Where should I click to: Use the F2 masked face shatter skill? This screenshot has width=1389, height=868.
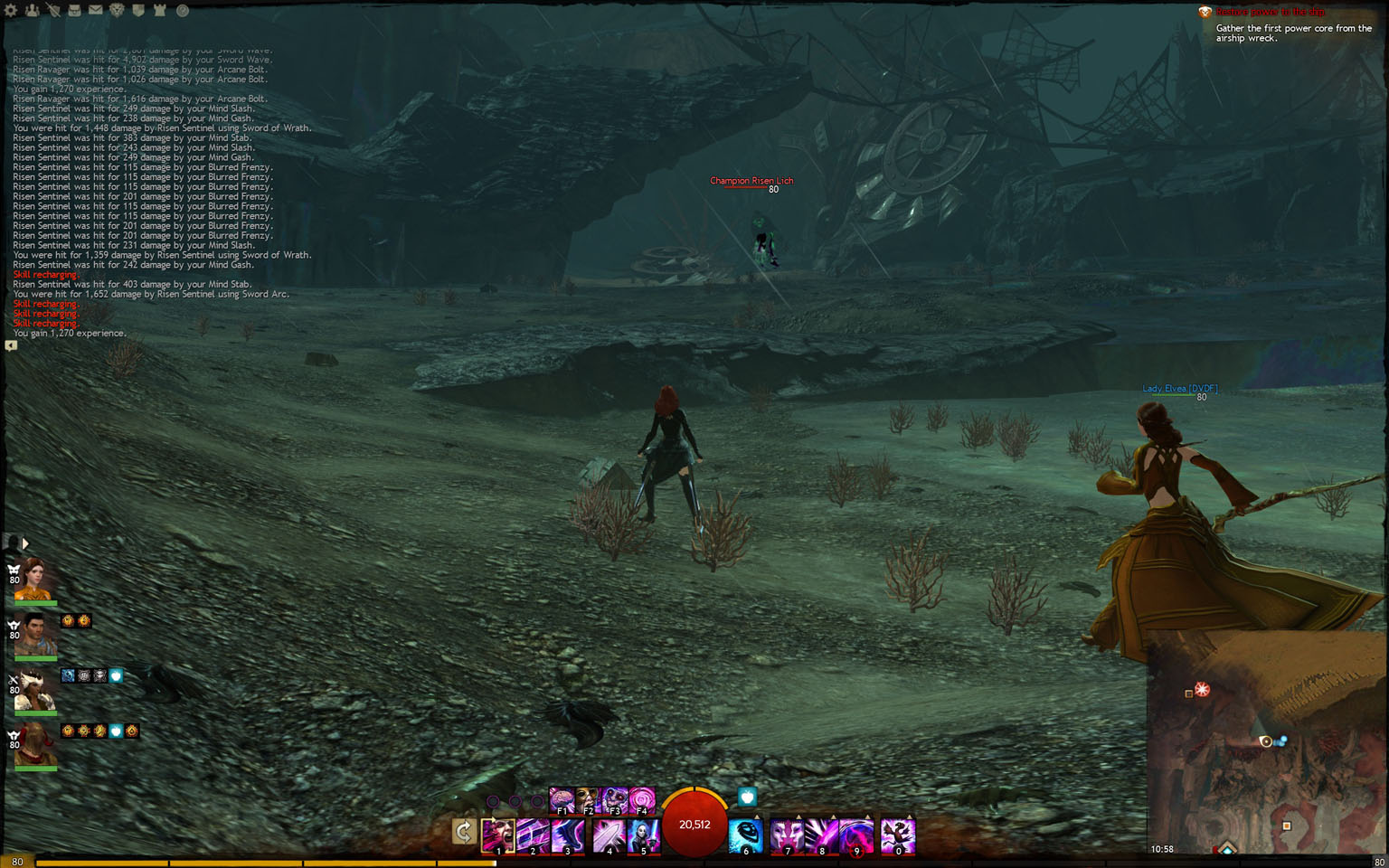588,800
